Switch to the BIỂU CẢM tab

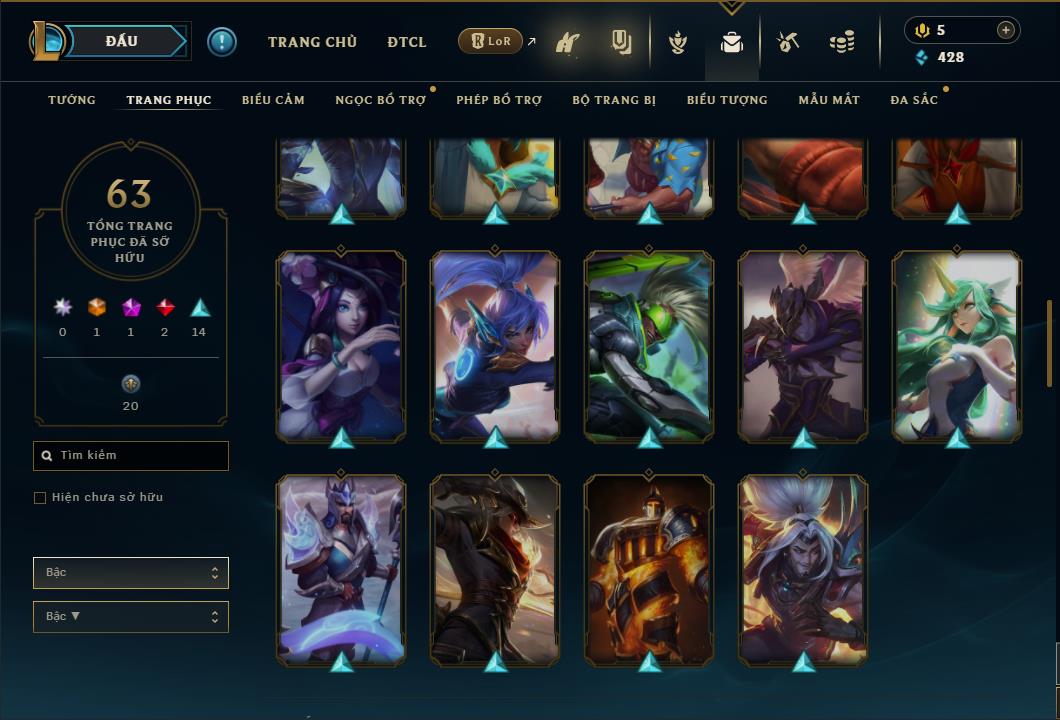click(x=273, y=100)
